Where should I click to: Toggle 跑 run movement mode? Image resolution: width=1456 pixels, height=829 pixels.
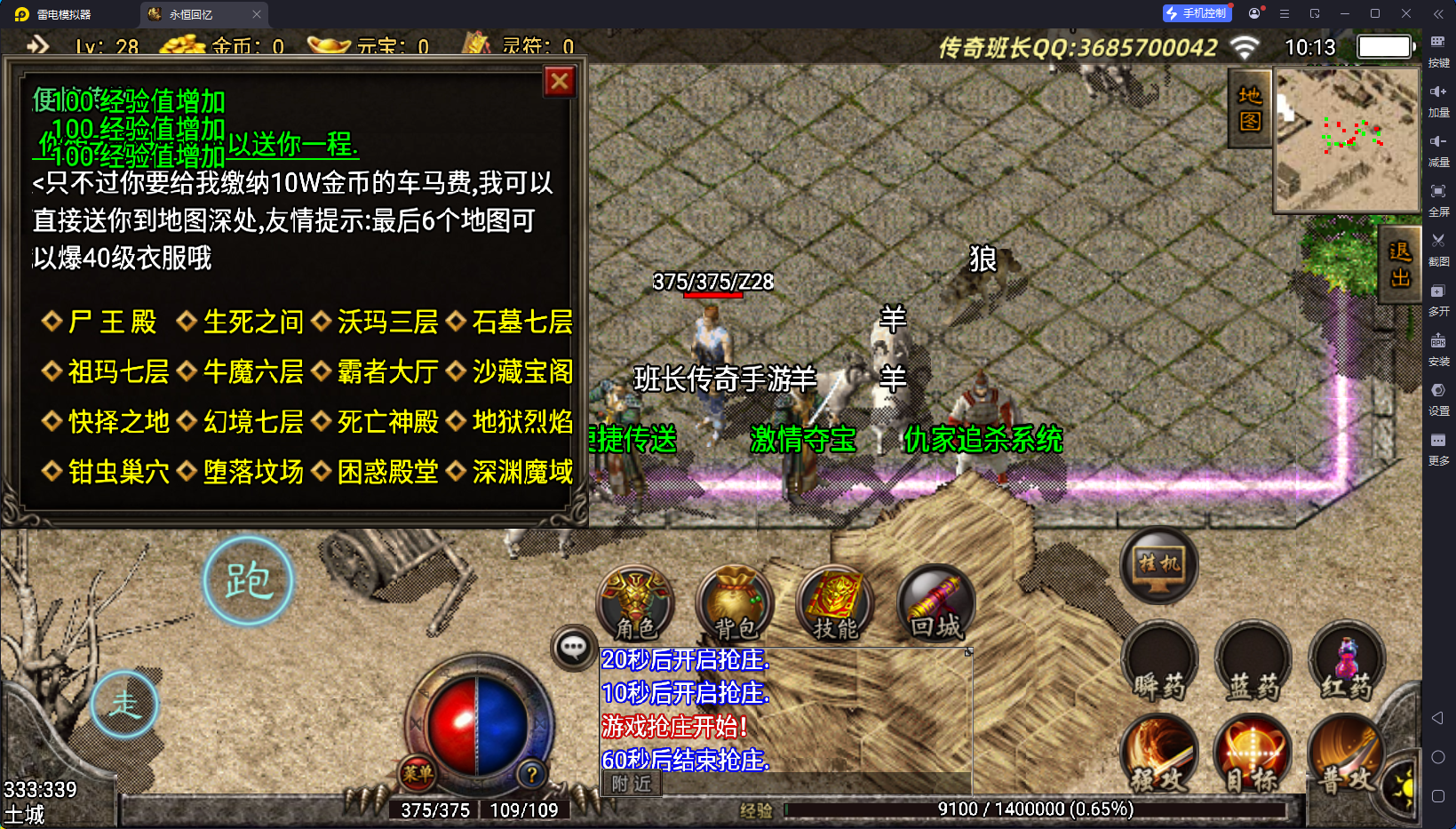[x=248, y=579]
